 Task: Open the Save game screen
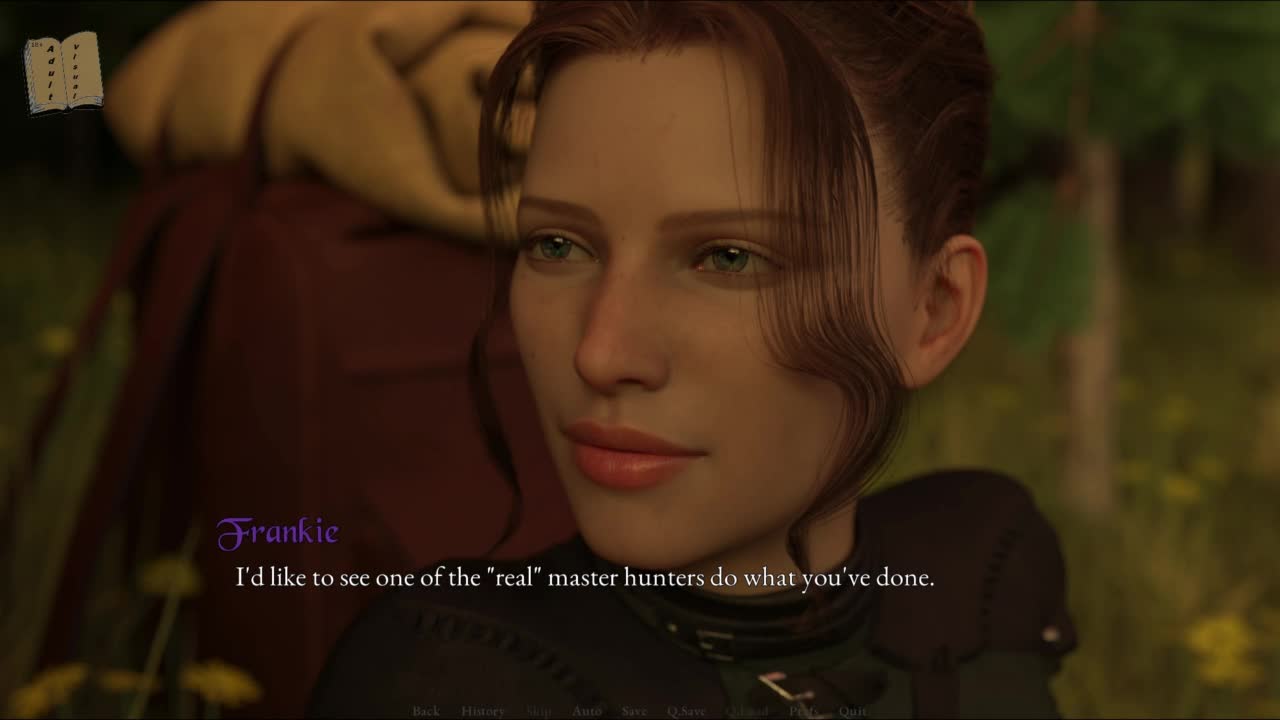point(634,711)
